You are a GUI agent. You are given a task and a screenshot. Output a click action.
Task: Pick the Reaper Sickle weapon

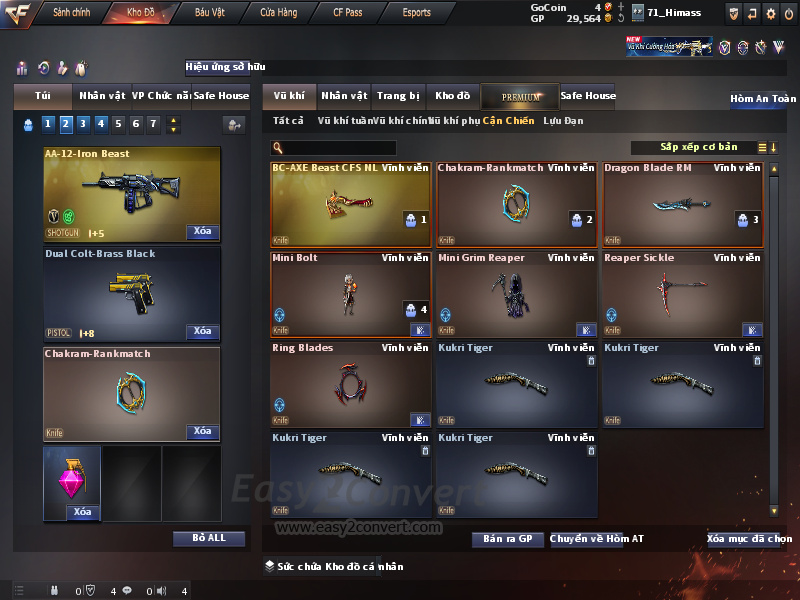click(682, 294)
